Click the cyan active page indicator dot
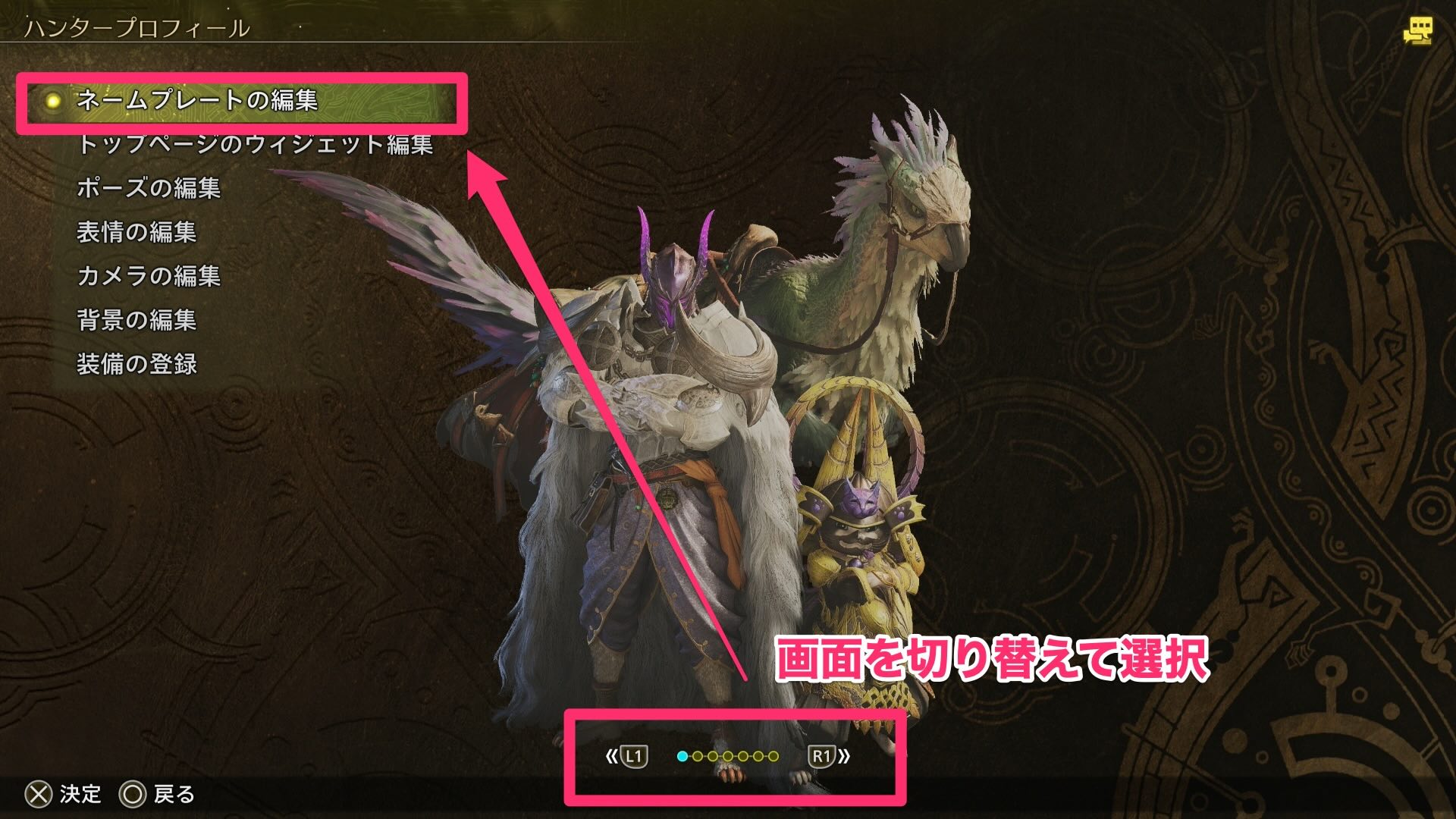This screenshot has width=1456, height=819. pyautogui.click(x=682, y=756)
